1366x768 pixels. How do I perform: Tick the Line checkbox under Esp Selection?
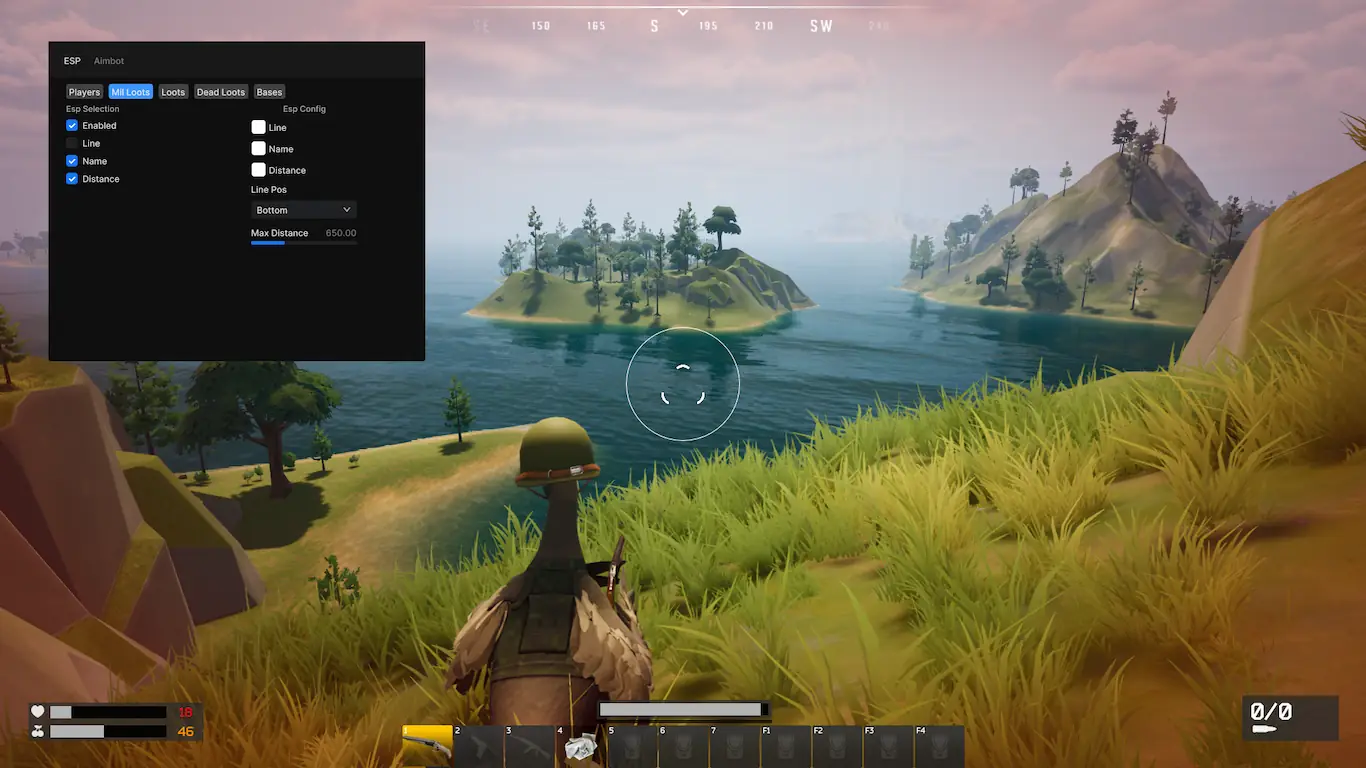[x=72, y=144]
